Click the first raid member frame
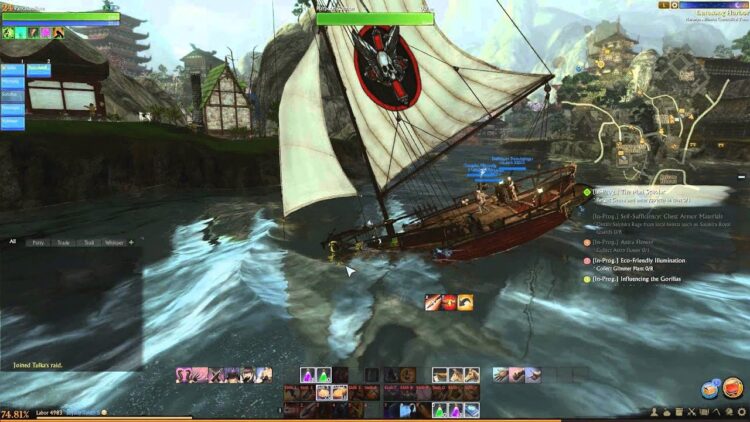This screenshot has height=422, width=750. tap(13, 70)
